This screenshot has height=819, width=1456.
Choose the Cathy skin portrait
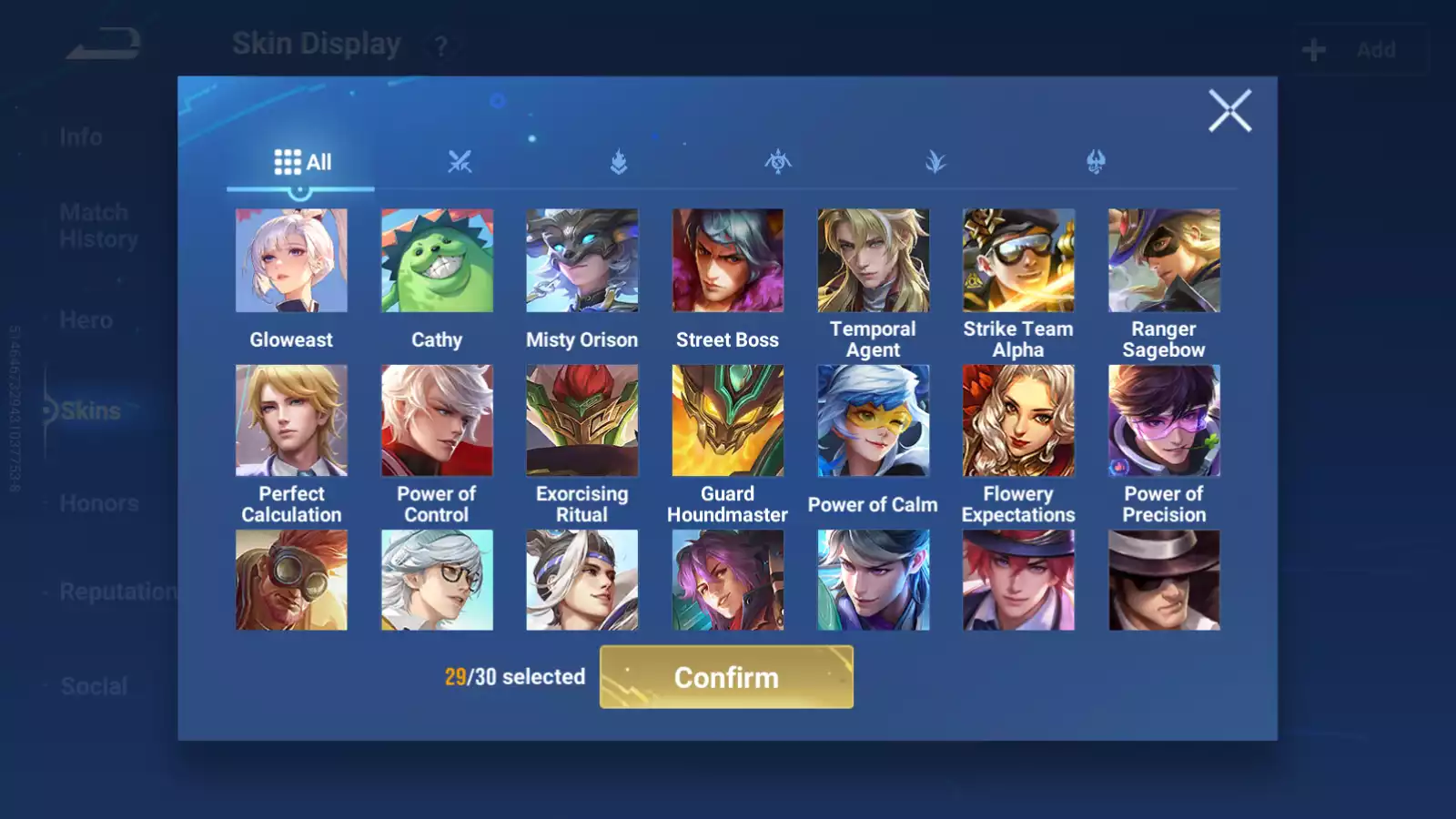[x=437, y=261]
